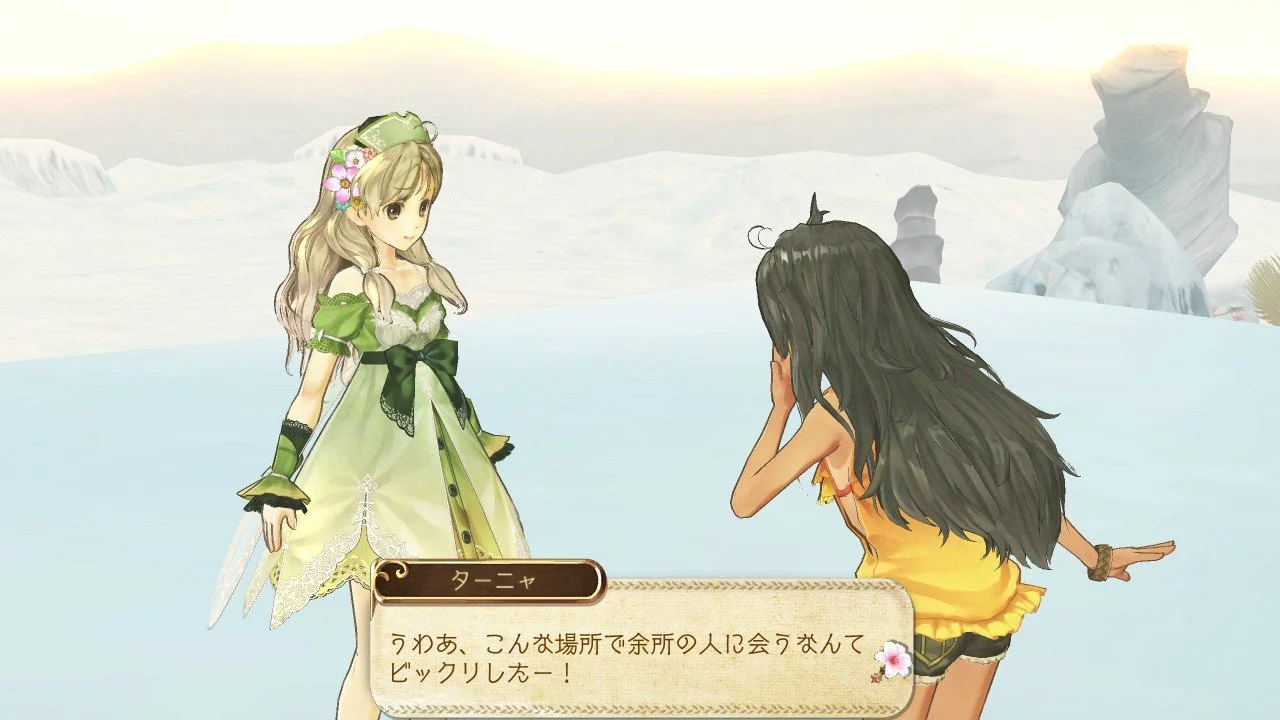Select the yellow flower near Ayesha's ear
1280x720 pixels.
coord(357,204)
